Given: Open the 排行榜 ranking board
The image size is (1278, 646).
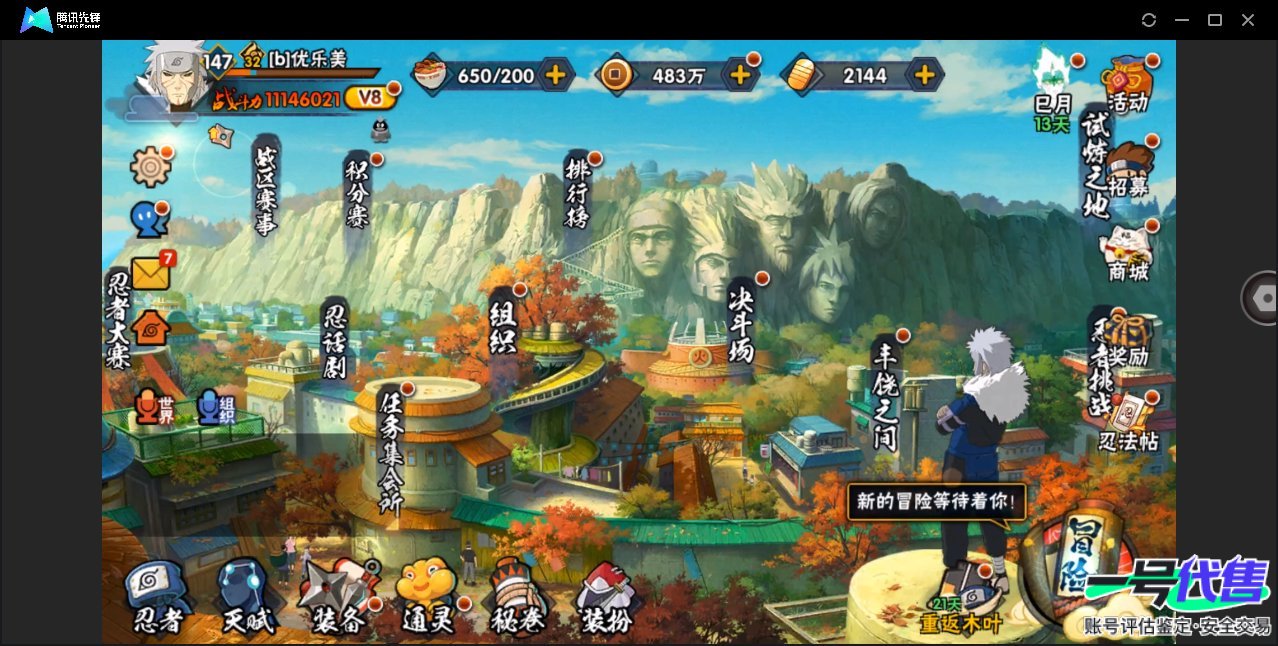Looking at the screenshot, I should click(x=577, y=192).
